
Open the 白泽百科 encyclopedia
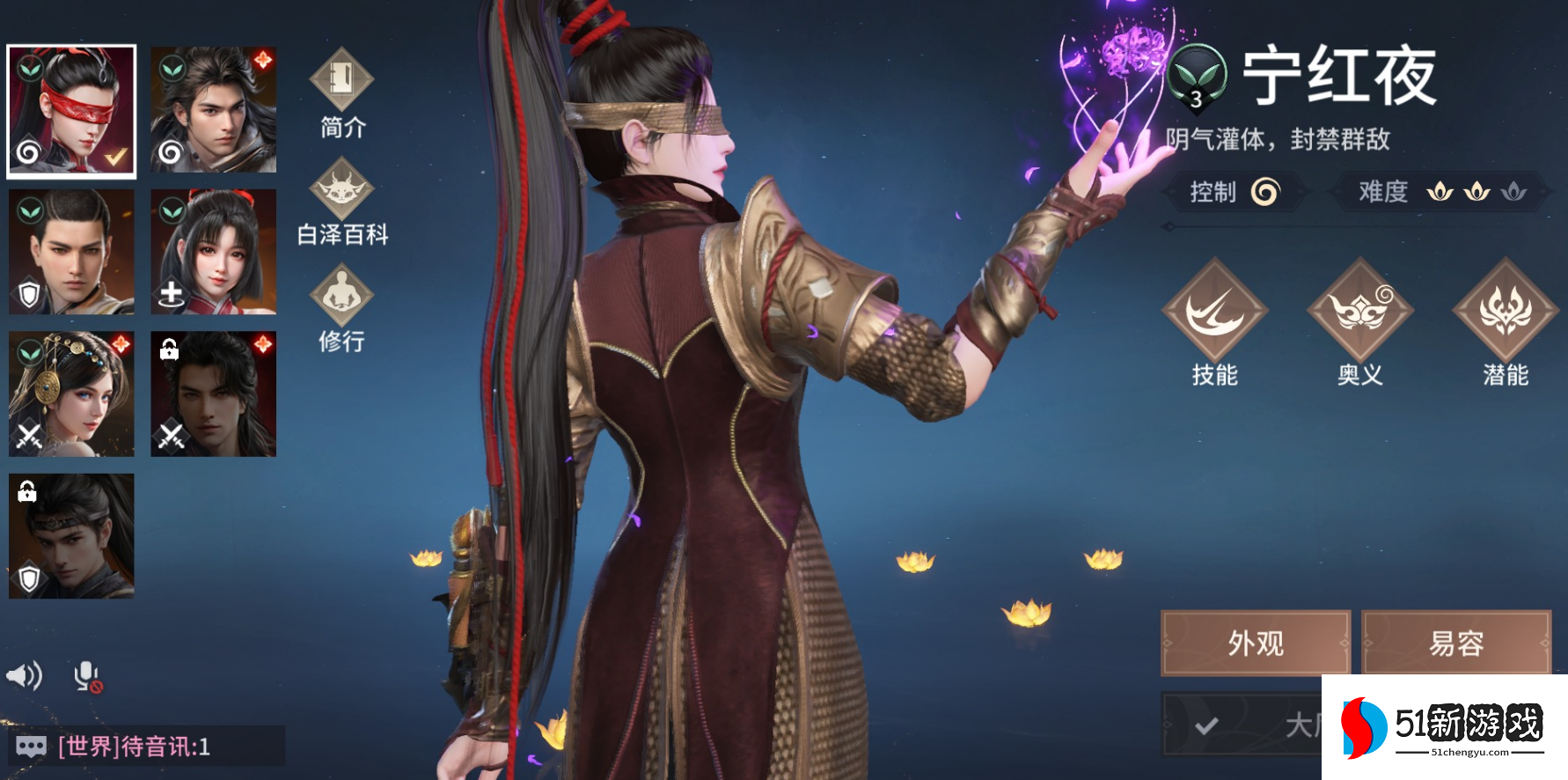click(x=342, y=202)
